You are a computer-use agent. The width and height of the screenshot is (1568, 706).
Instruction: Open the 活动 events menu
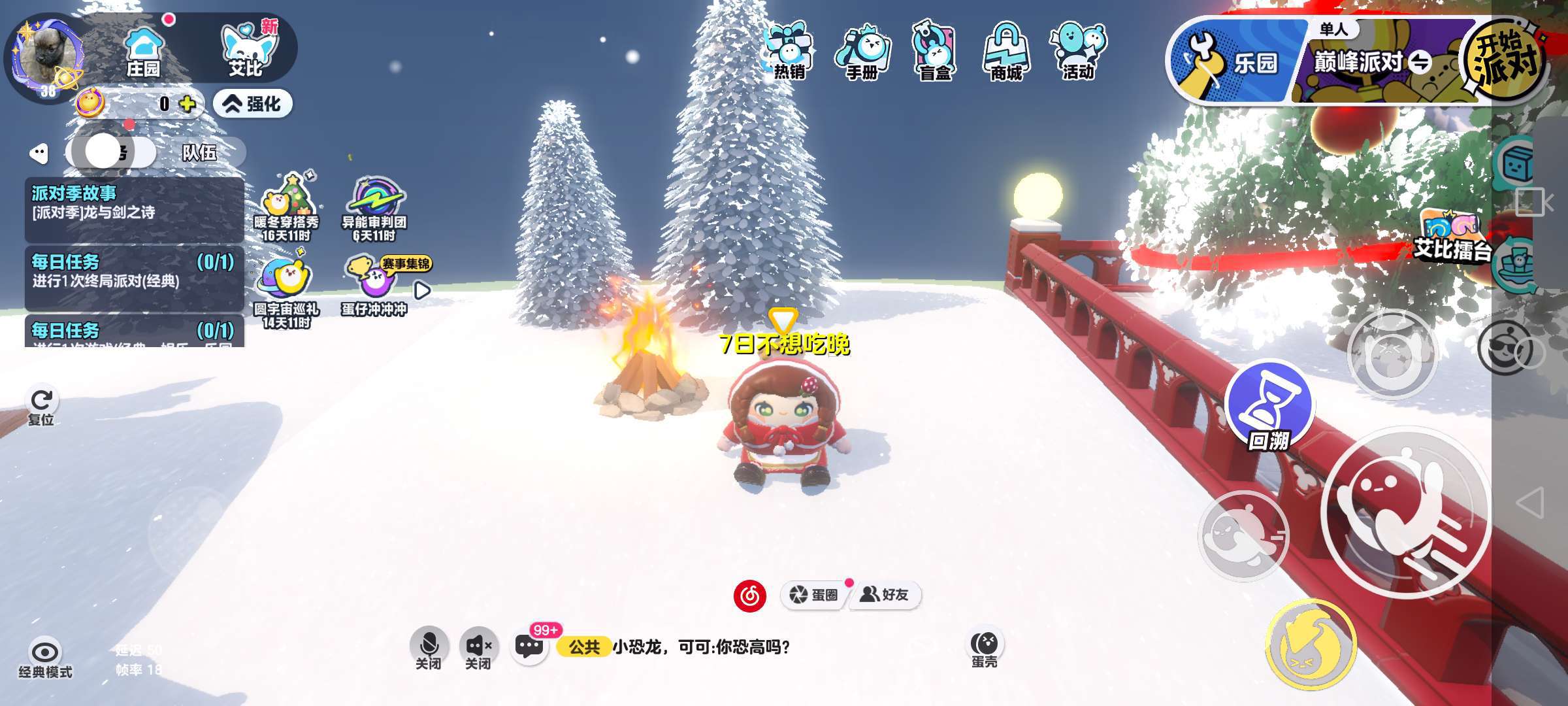coord(1078,52)
